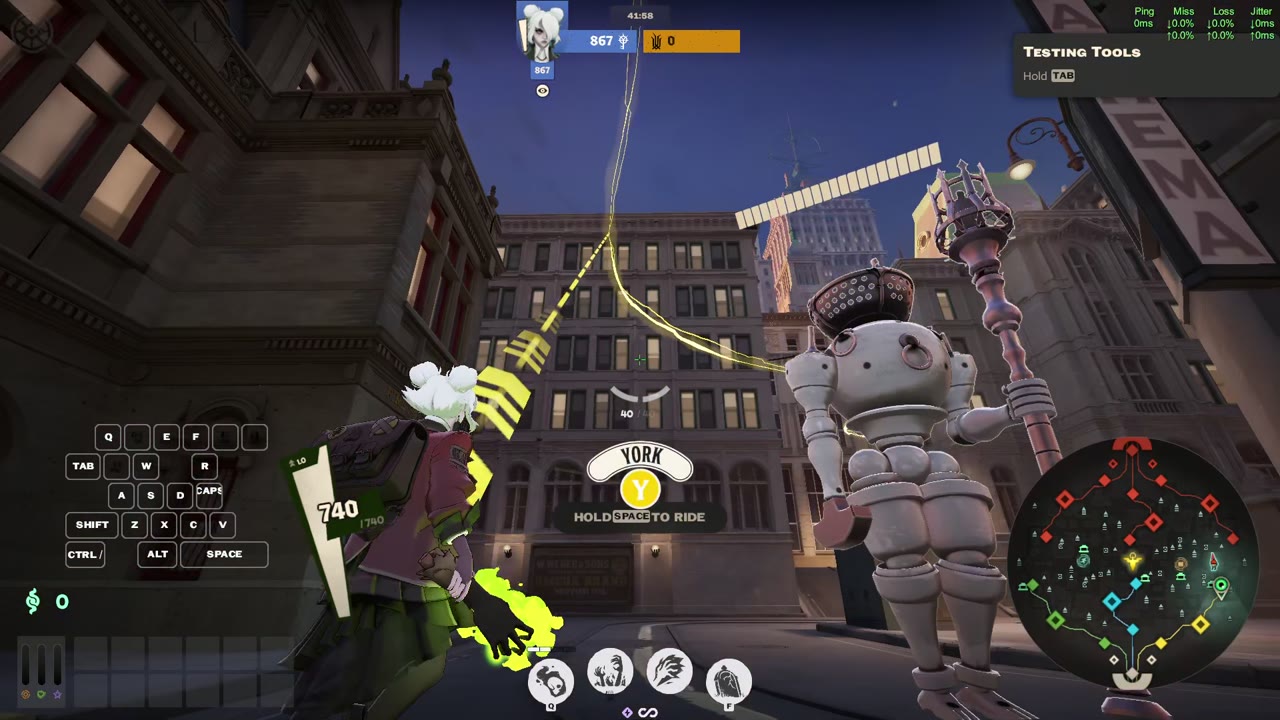The width and height of the screenshot is (1280, 720).
Task: Click the circular minimap
Action: (1132, 565)
